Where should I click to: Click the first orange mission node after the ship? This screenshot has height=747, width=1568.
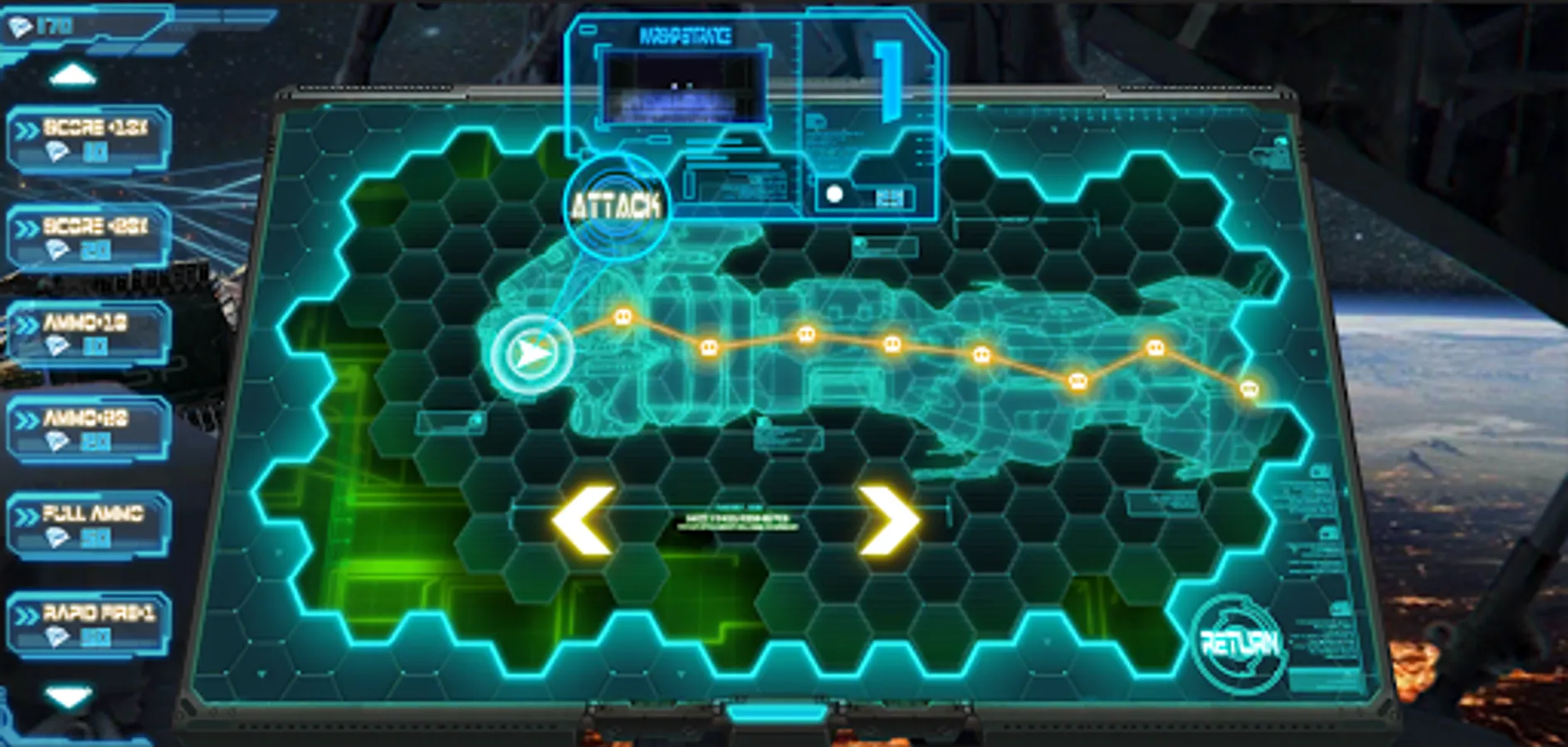pos(623,316)
